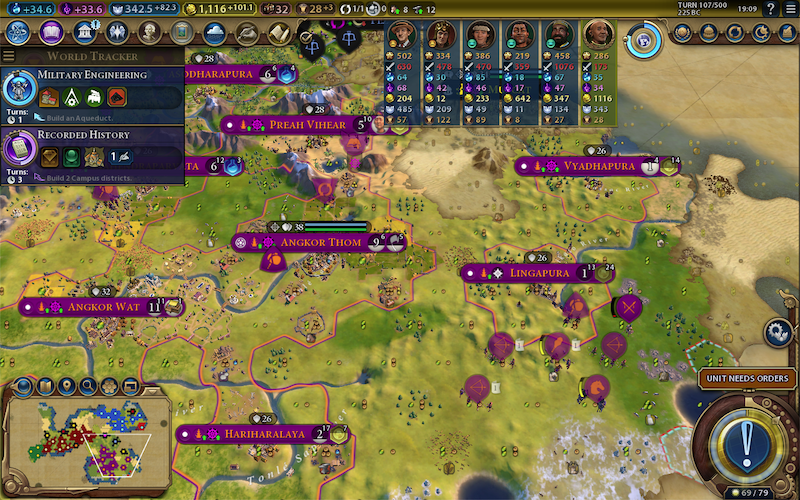The width and height of the screenshot is (800, 500).
Task: Open the Angkor Thom city banner
Action: click(315, 242)
